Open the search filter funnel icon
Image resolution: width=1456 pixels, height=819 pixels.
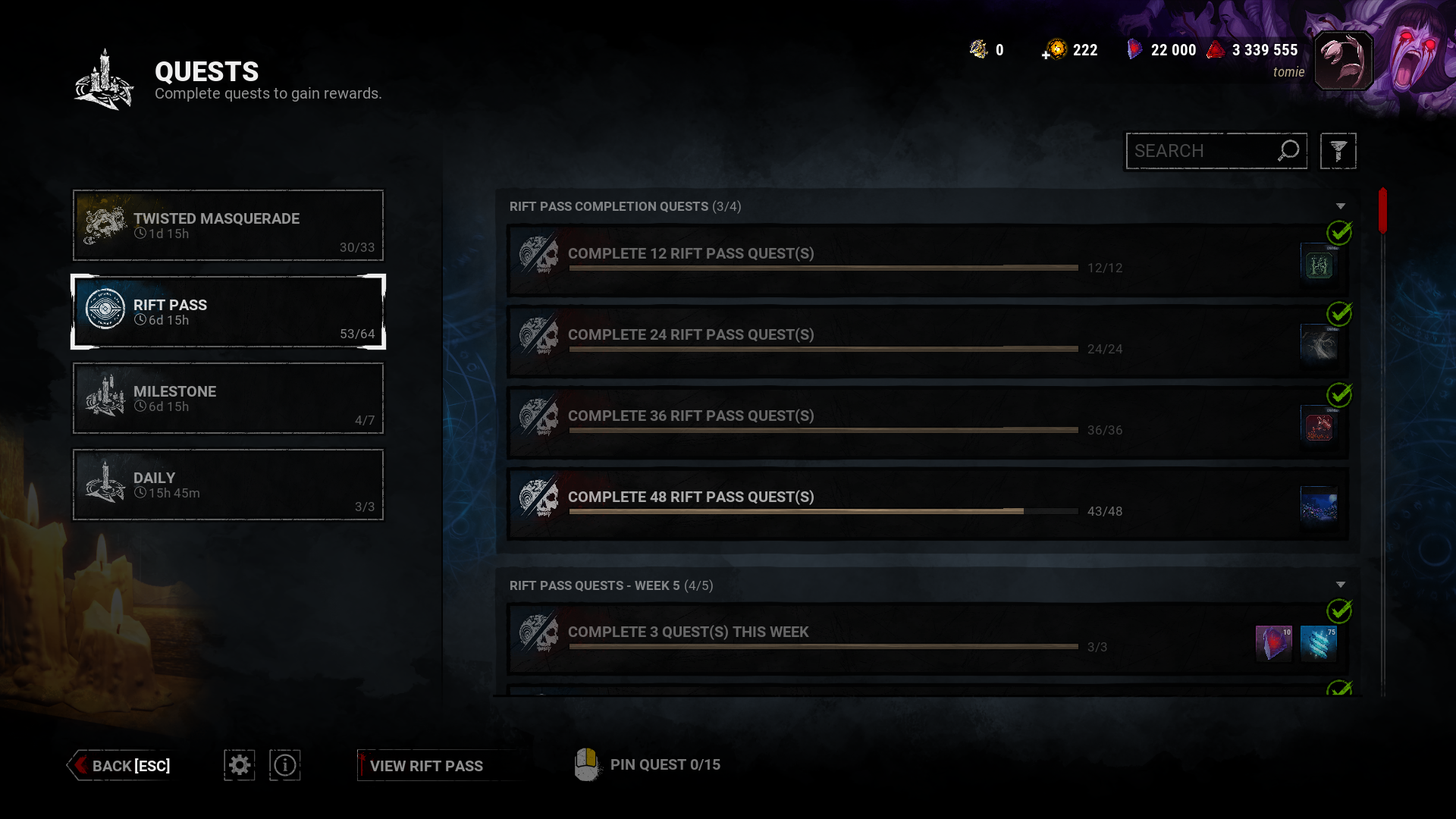[x=1338, y=151]
